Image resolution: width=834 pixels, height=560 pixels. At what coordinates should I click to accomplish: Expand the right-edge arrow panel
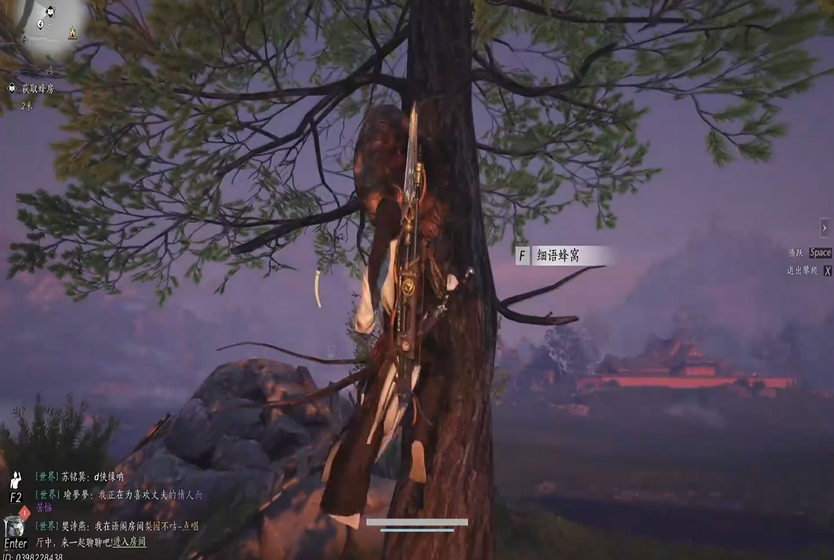click(825, 227)
